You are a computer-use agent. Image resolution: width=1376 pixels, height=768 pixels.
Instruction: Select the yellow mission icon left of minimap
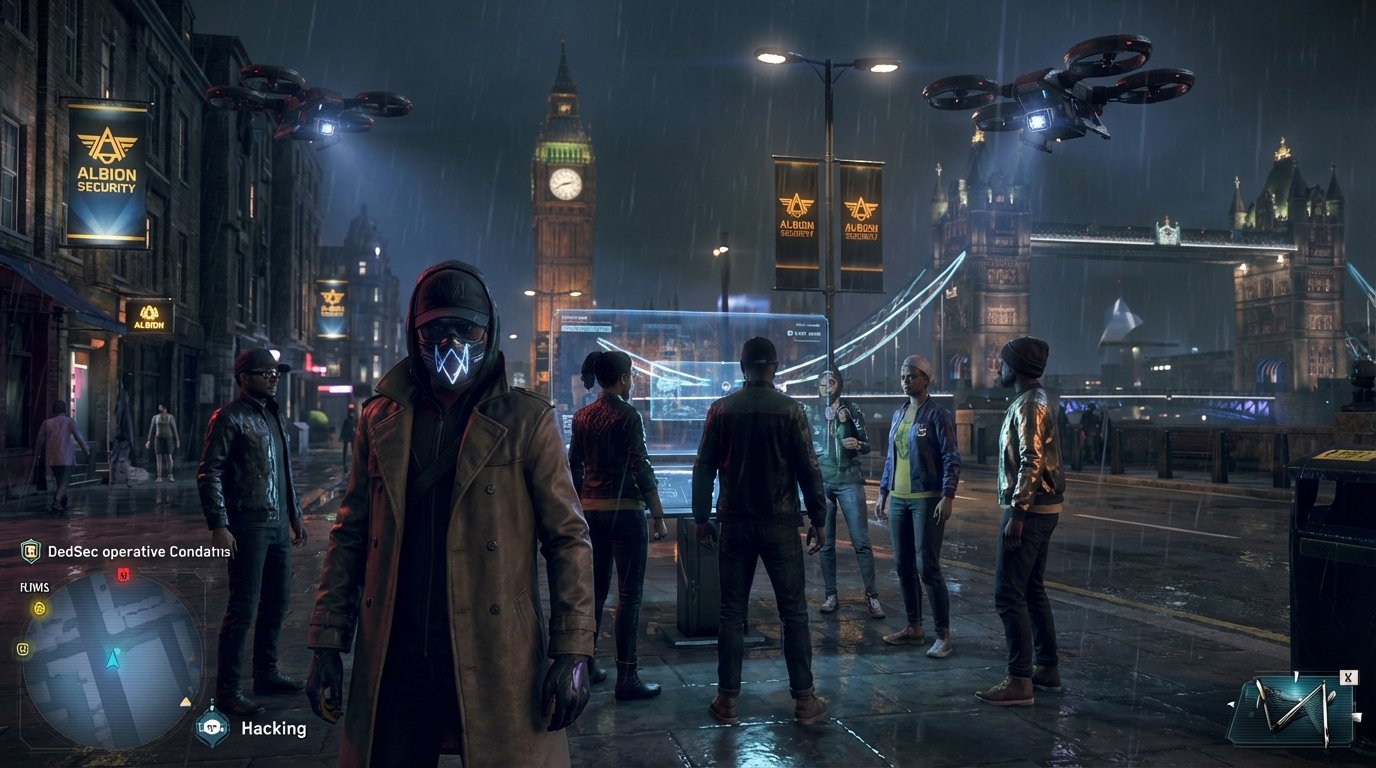[38, 607]
